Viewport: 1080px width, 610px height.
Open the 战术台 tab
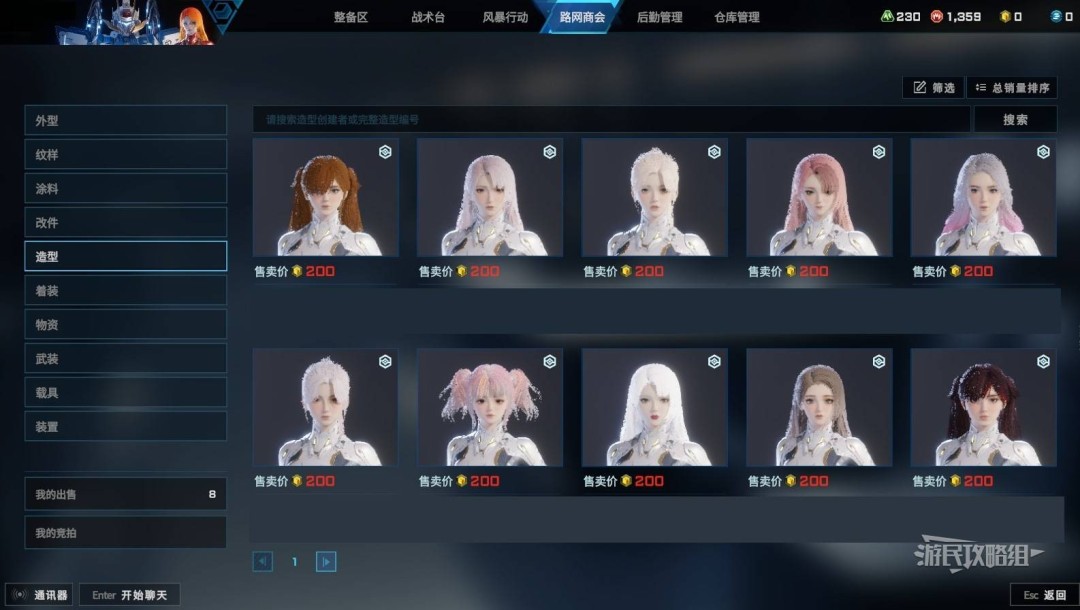coord(428,17)
